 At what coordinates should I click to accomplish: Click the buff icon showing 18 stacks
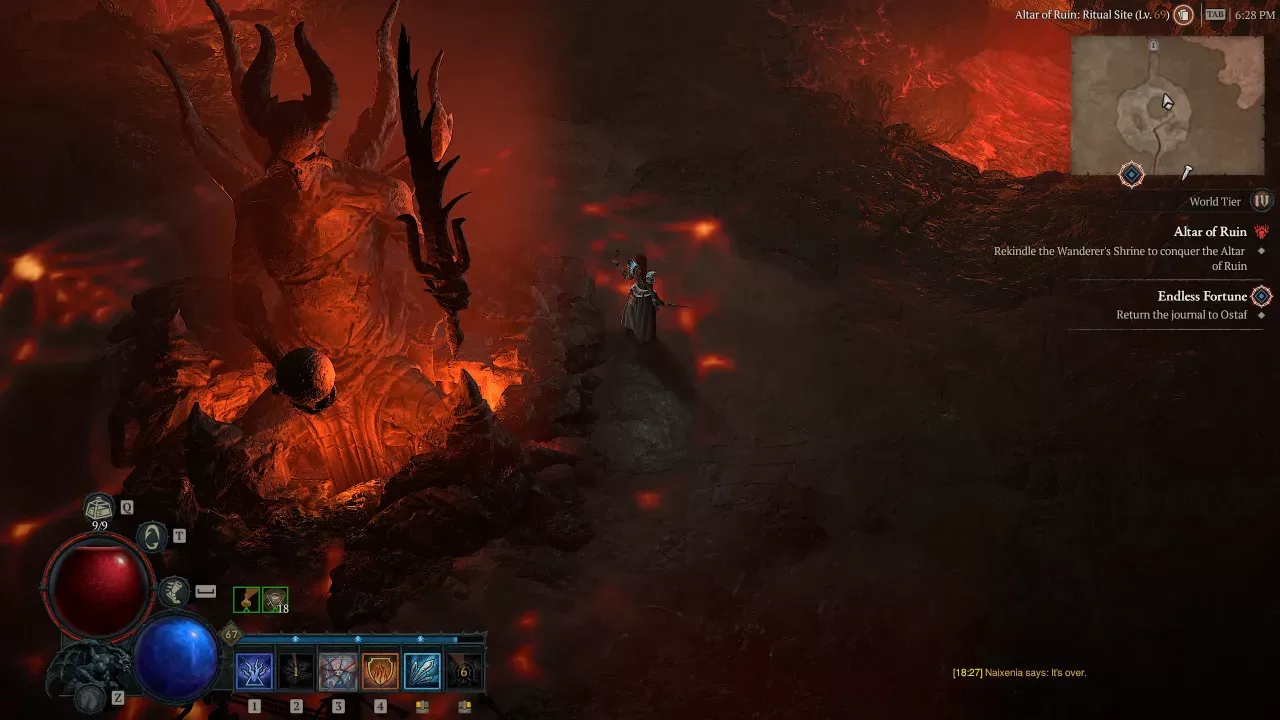(x=275, y=599)
